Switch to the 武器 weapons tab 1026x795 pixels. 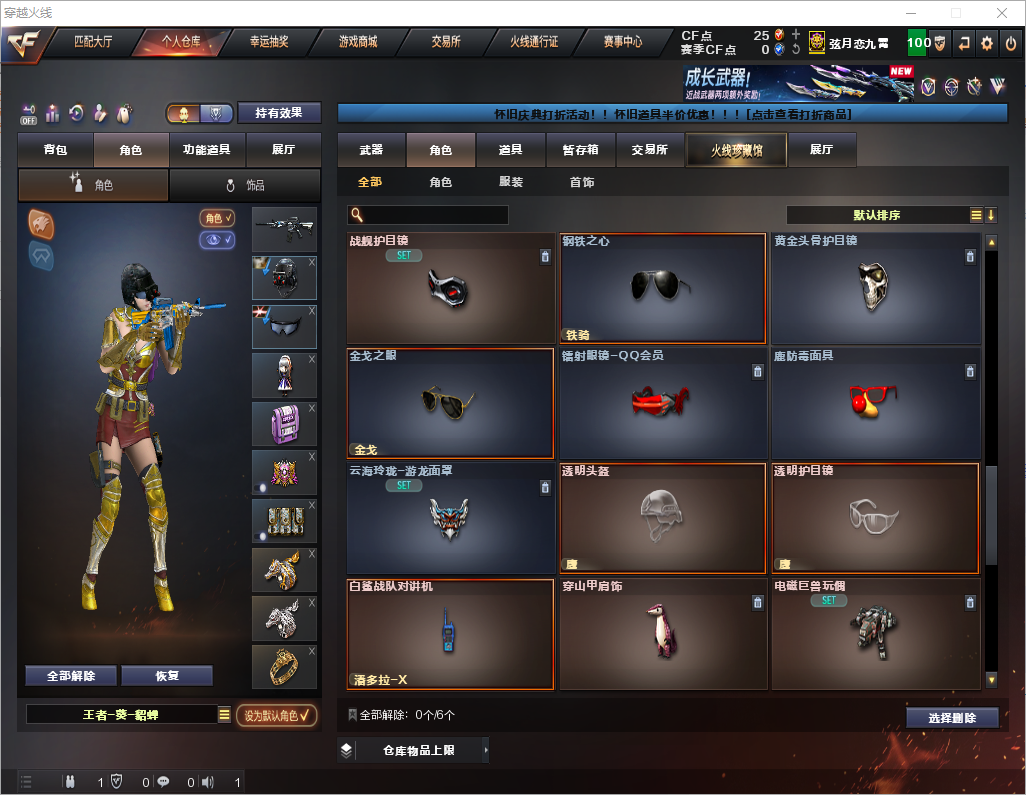click(x=371, y=150)
